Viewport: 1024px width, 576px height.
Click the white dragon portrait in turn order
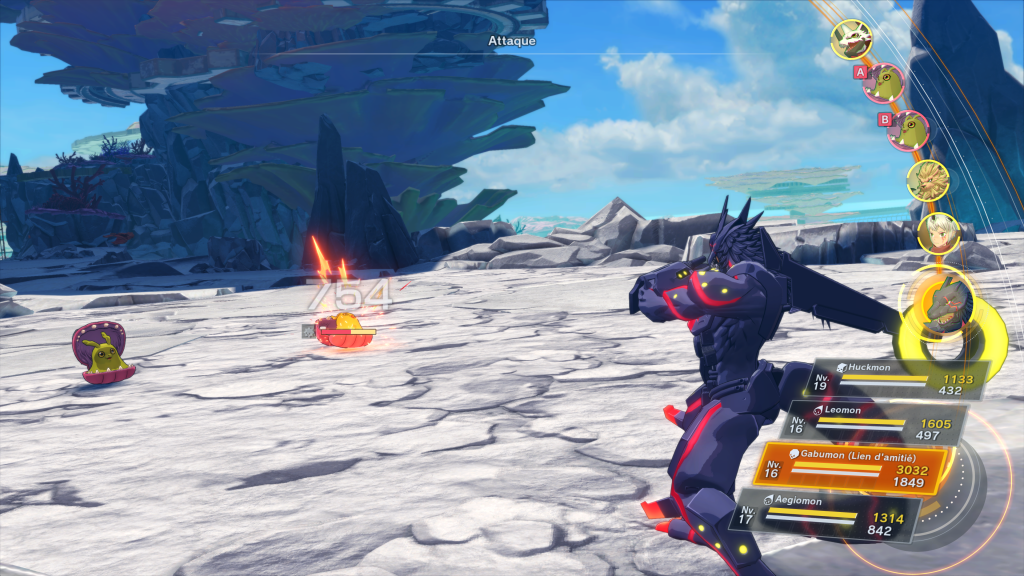pos(851,39)
